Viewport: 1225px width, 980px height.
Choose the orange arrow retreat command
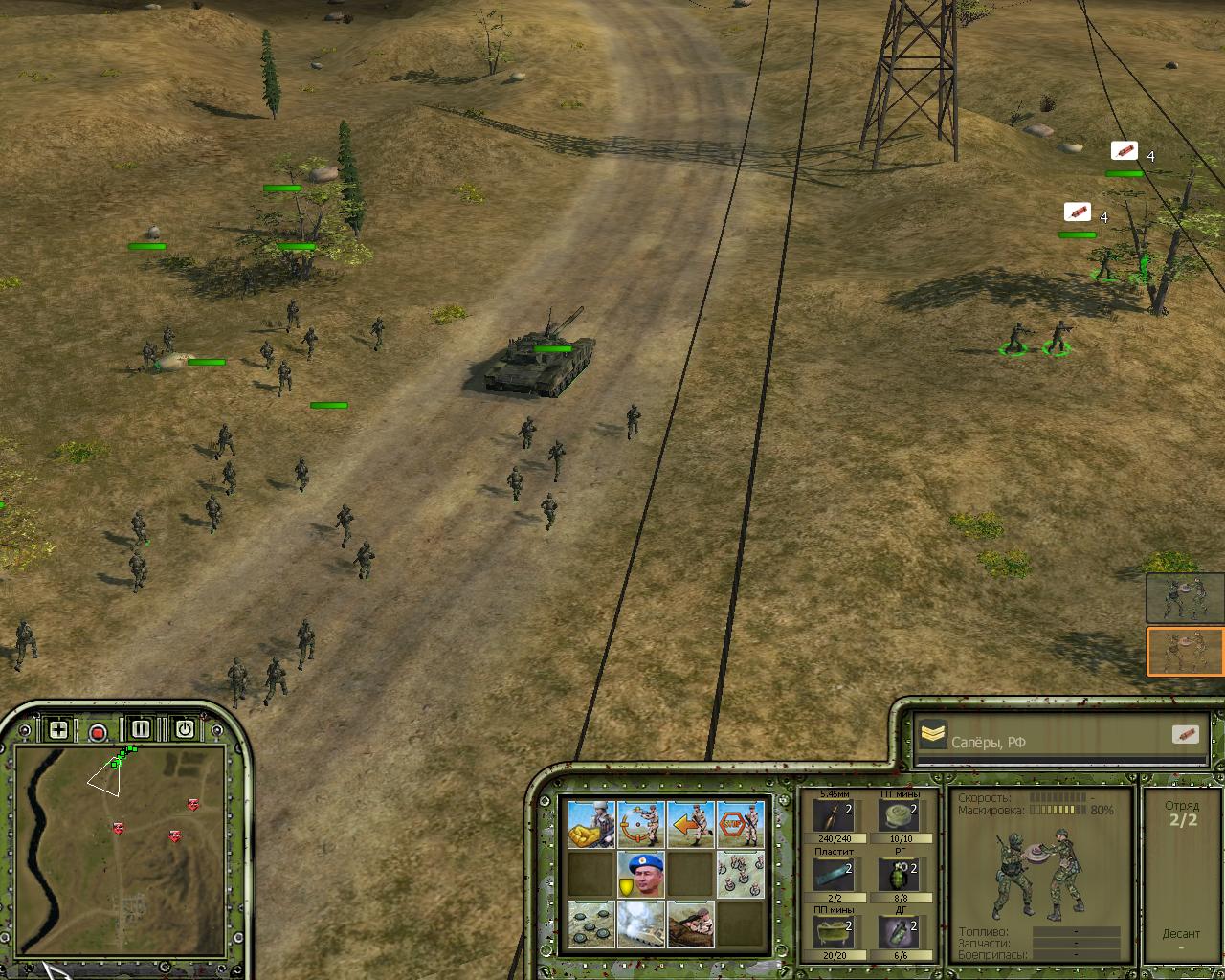[x=690, y=825]
